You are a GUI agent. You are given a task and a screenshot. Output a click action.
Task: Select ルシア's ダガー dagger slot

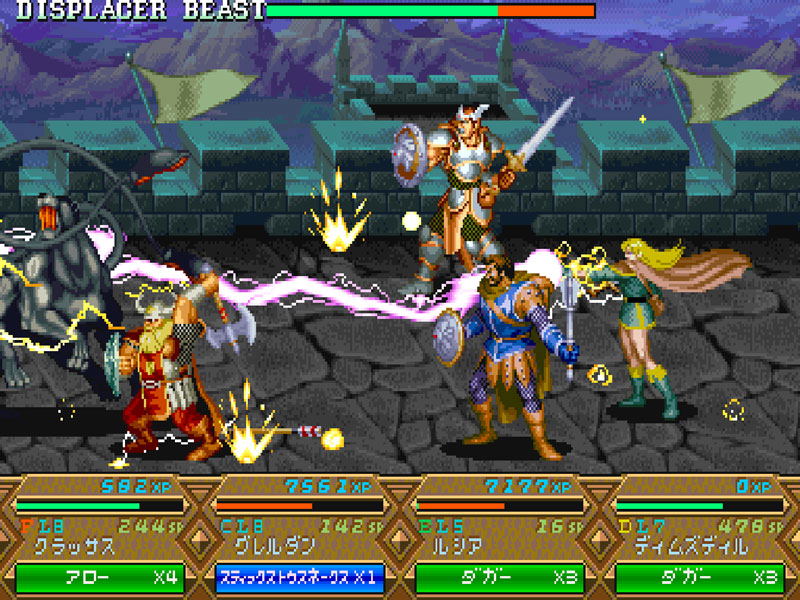coord(499,578)
